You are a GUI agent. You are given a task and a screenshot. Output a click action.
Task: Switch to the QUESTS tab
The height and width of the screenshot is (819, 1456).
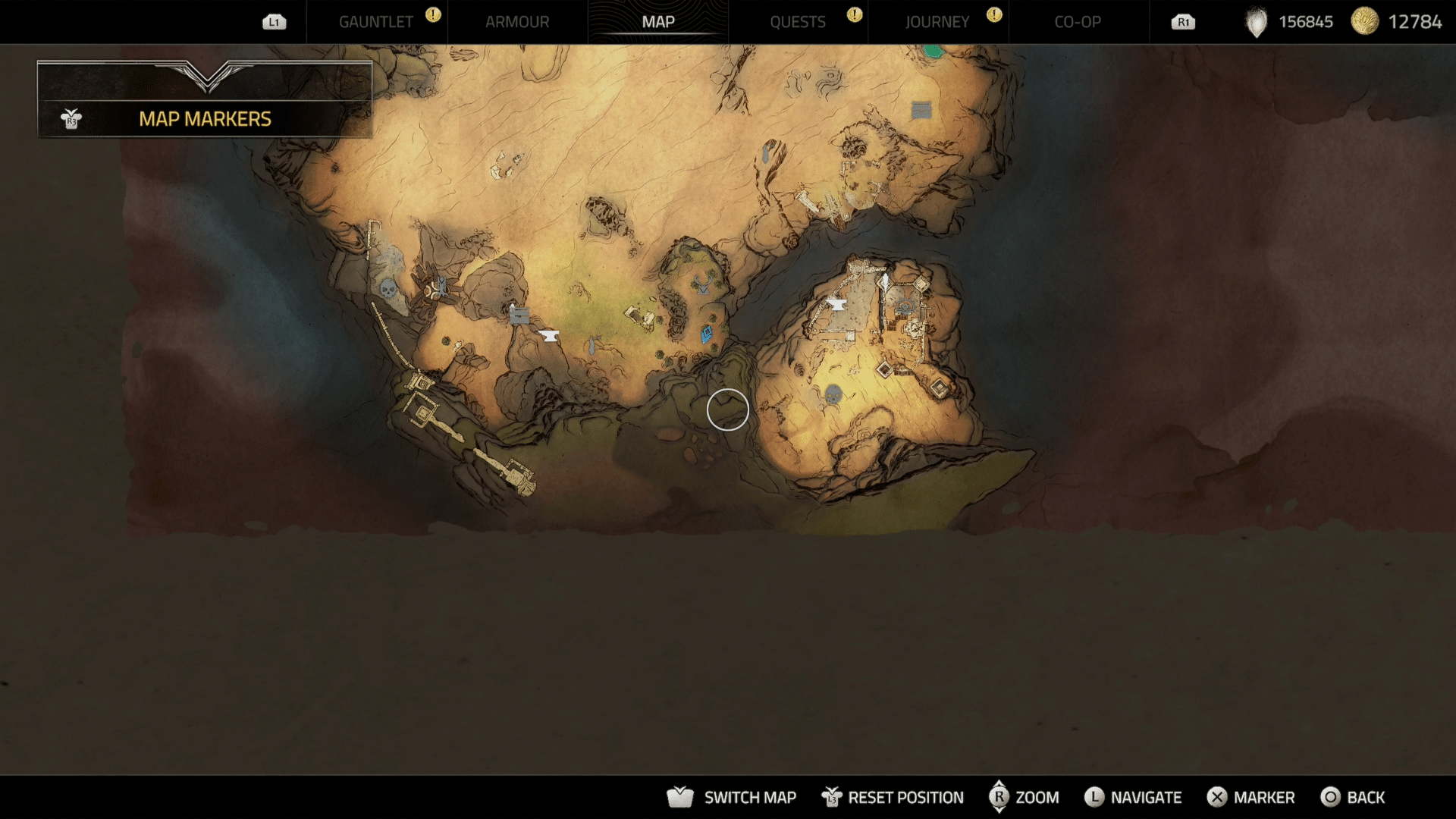pyautogui.click(x=798, y=22)
